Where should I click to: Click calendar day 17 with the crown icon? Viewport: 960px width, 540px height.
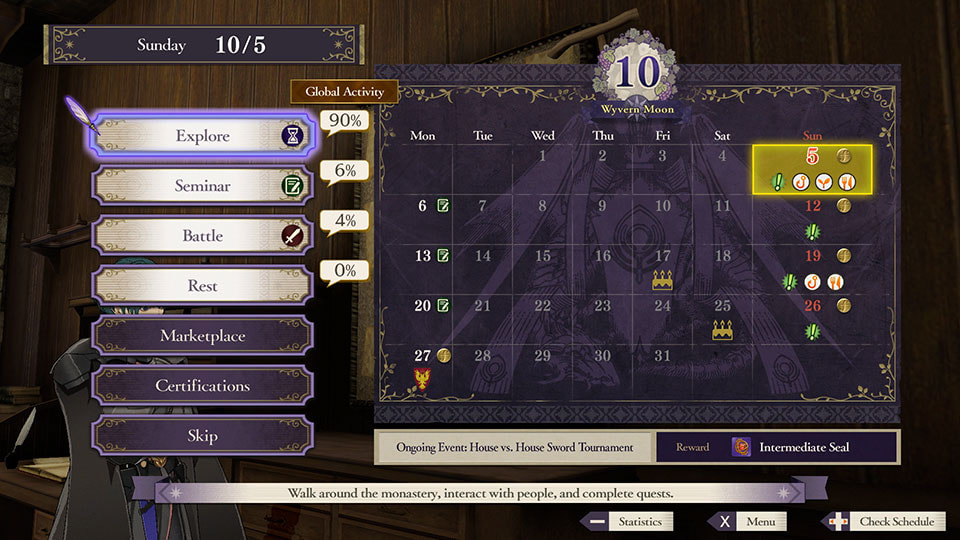(x=662, y=268)
